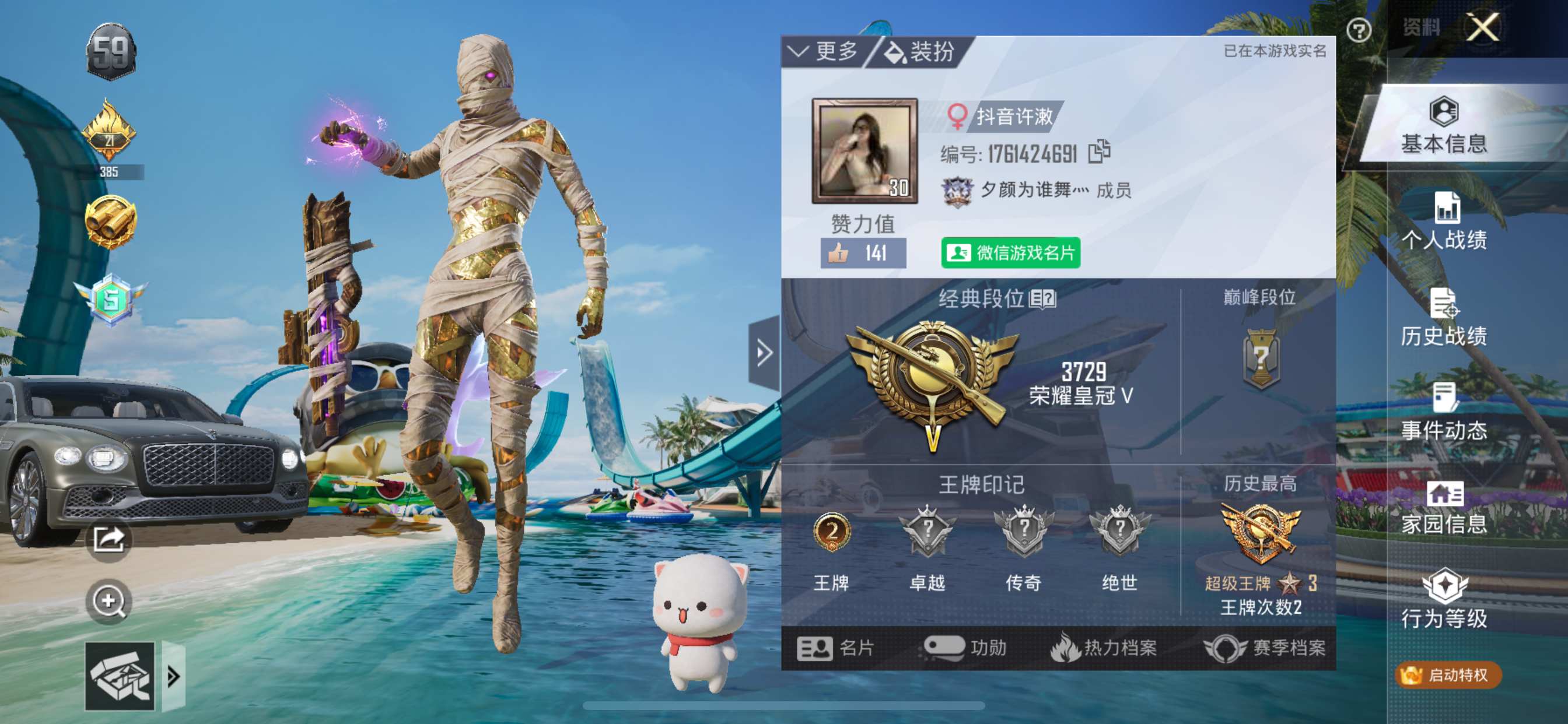Zoom in with the magnifier icon
The width and height of the screenshot is (1568, 724).
tap(108, 602)
